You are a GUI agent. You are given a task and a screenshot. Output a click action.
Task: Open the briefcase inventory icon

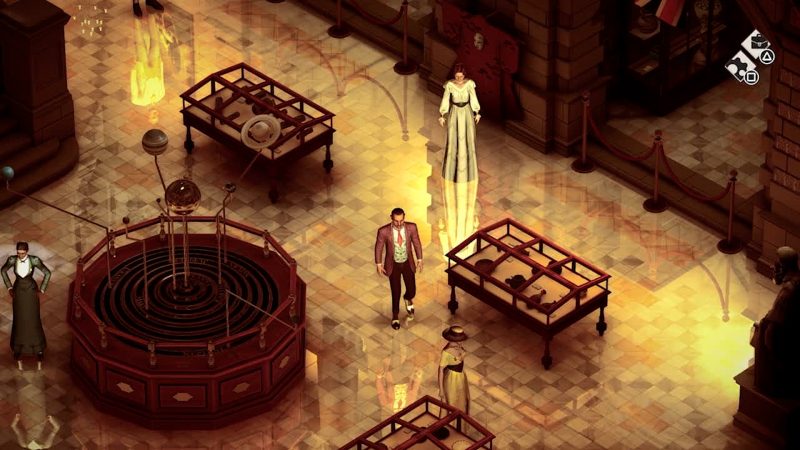[757, 41]
